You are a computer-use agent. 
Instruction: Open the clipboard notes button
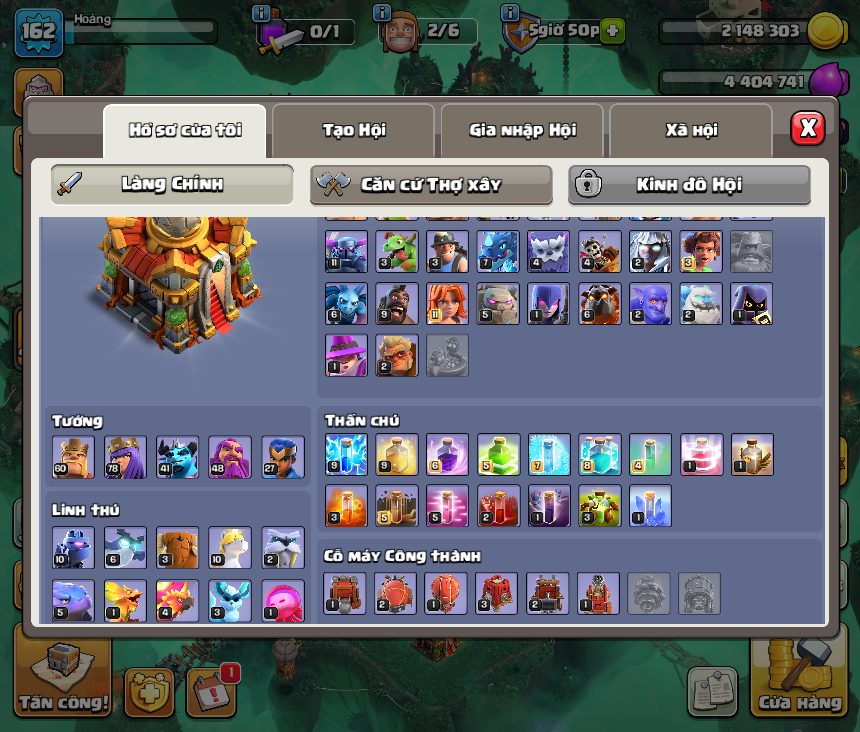(713, 691)
